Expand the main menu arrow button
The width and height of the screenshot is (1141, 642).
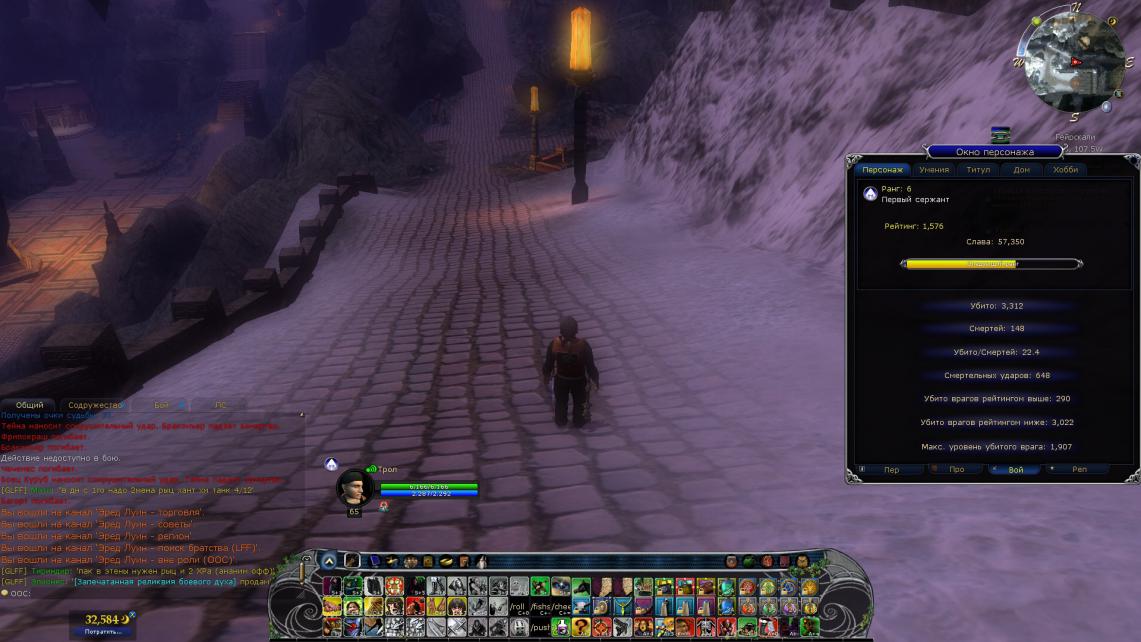330,561
